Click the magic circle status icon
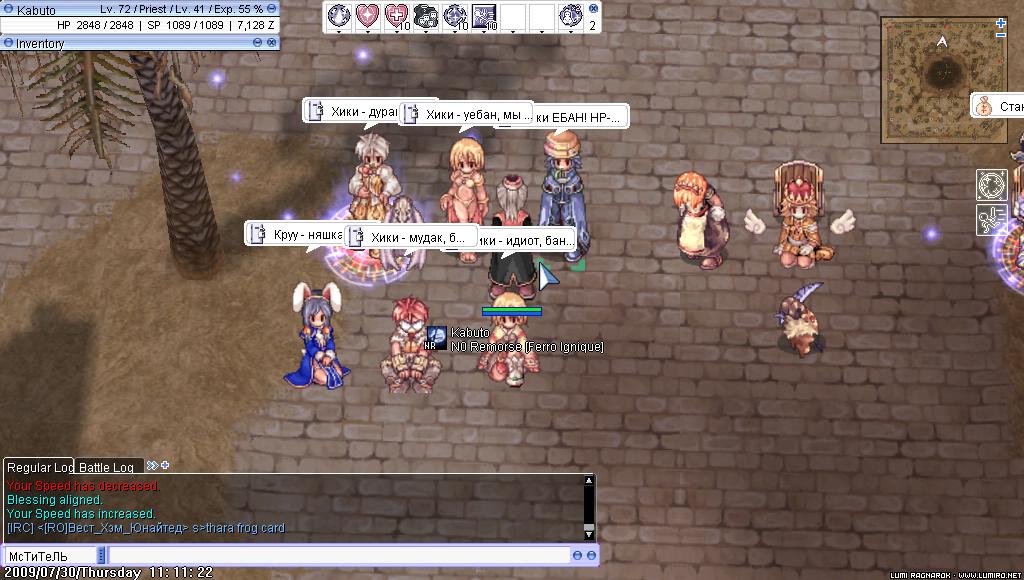This screenshot has height=580, width=1024. click(x=990, y=185)
